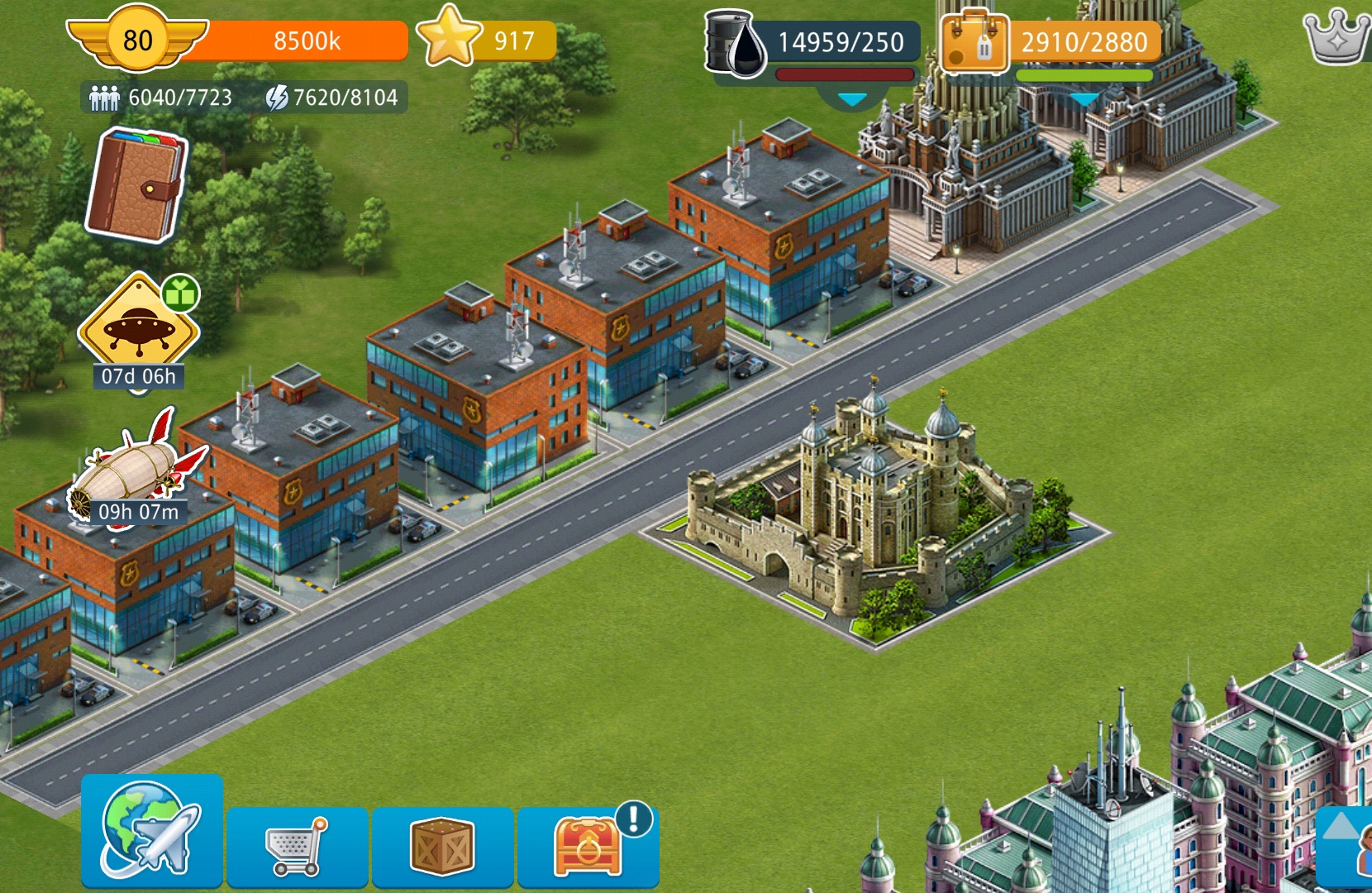Viewport: 1372px width, 893px height.
Task: Open the wooden crate warehouse
Action: pos(442,846)
